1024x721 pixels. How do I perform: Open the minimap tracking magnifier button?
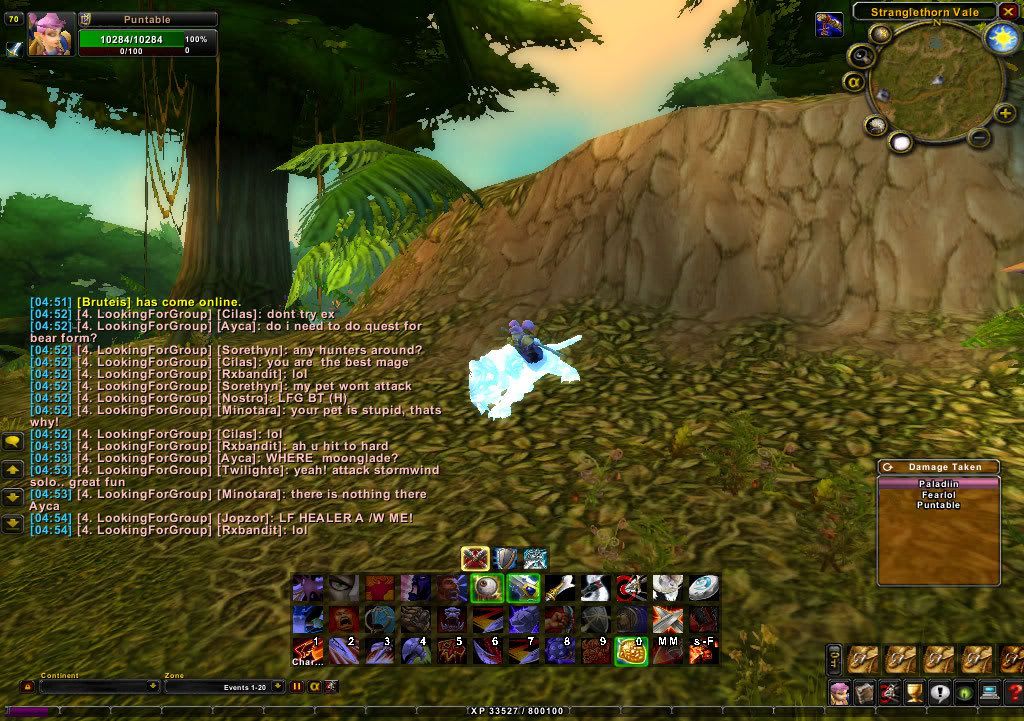(860, 55)
